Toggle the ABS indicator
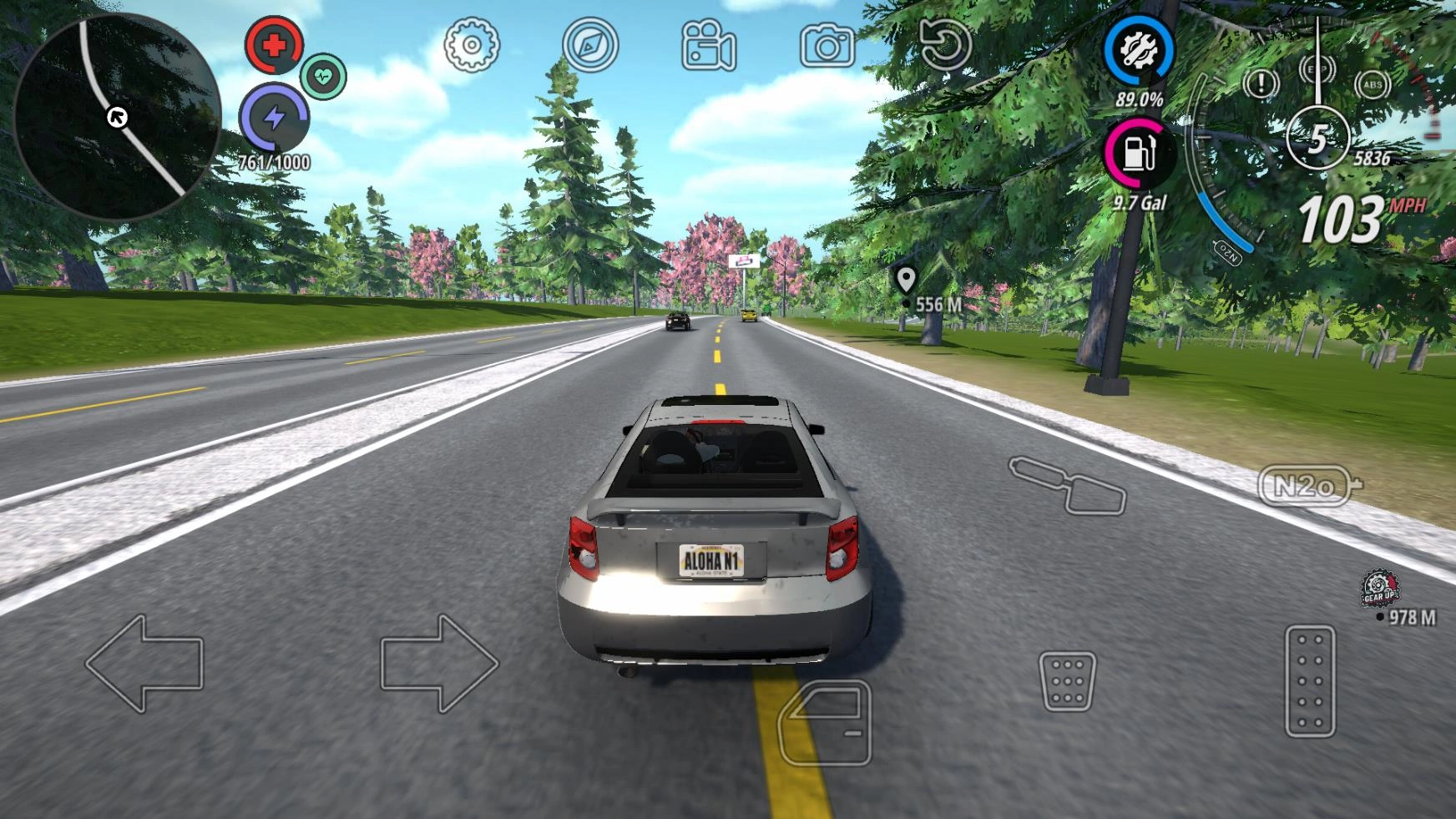 coord(1372,84)
